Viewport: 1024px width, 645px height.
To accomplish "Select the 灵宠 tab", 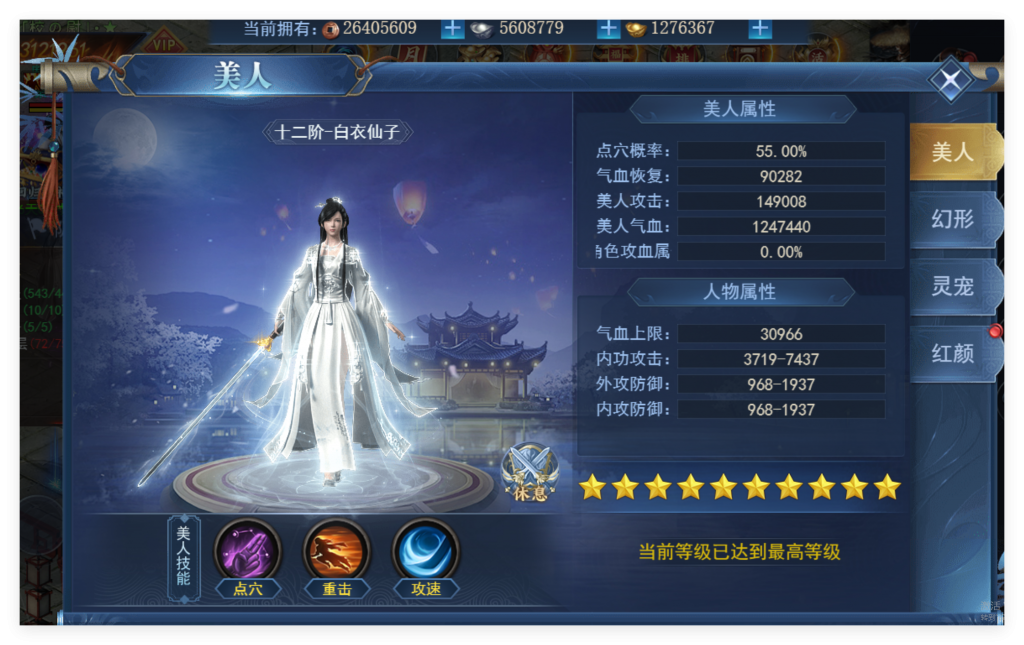I will (952, 287).
